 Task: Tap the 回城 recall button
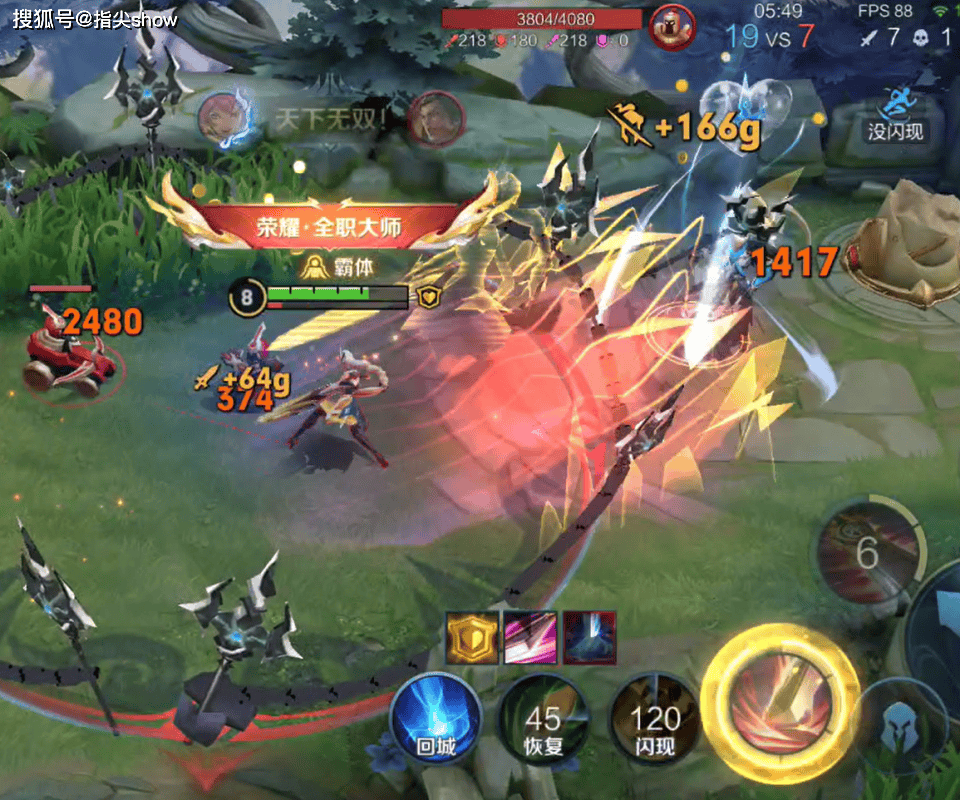tap(436, 718)
